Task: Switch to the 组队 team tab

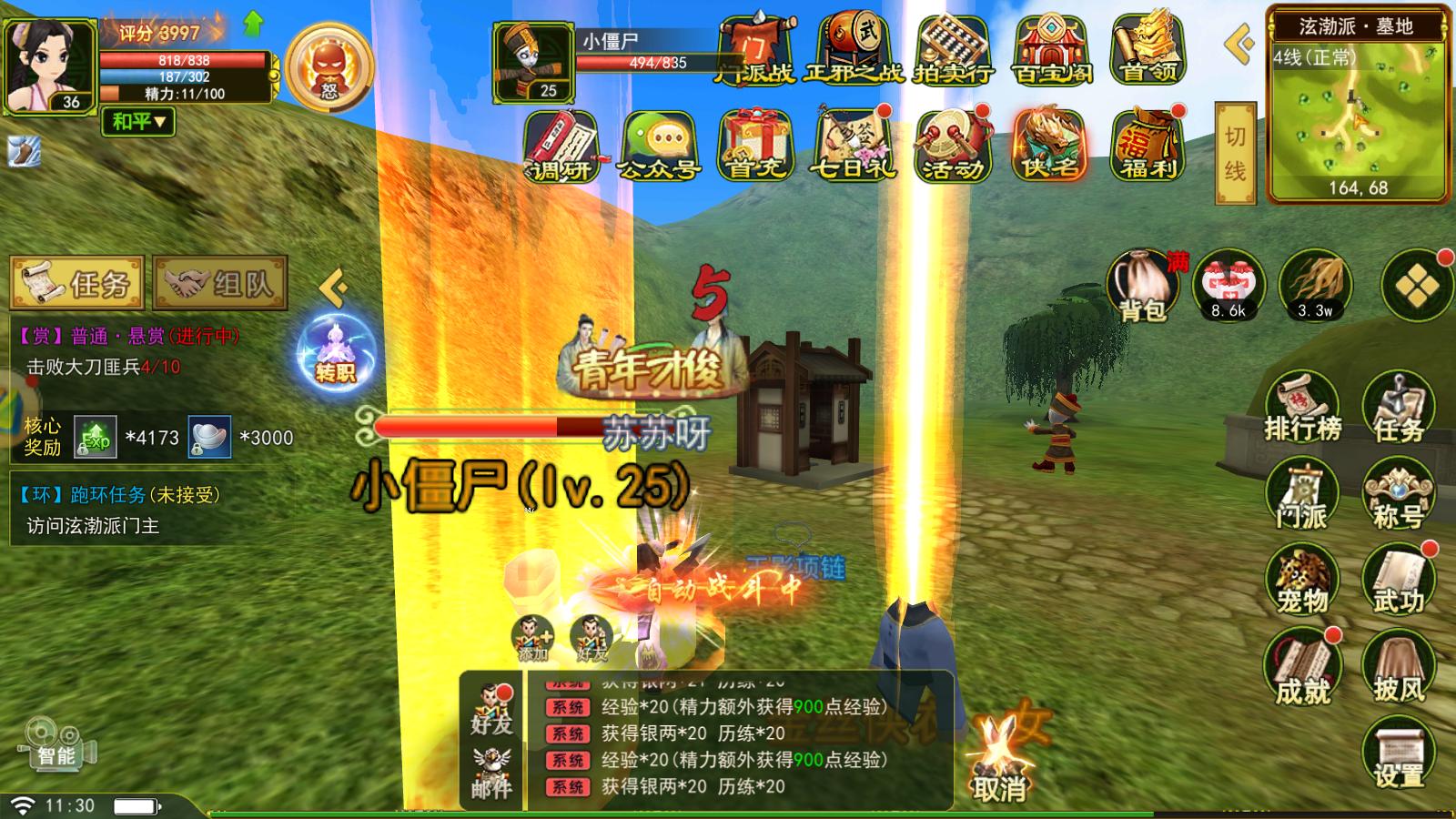Action: pyautogui.click(x=221, y=284)
